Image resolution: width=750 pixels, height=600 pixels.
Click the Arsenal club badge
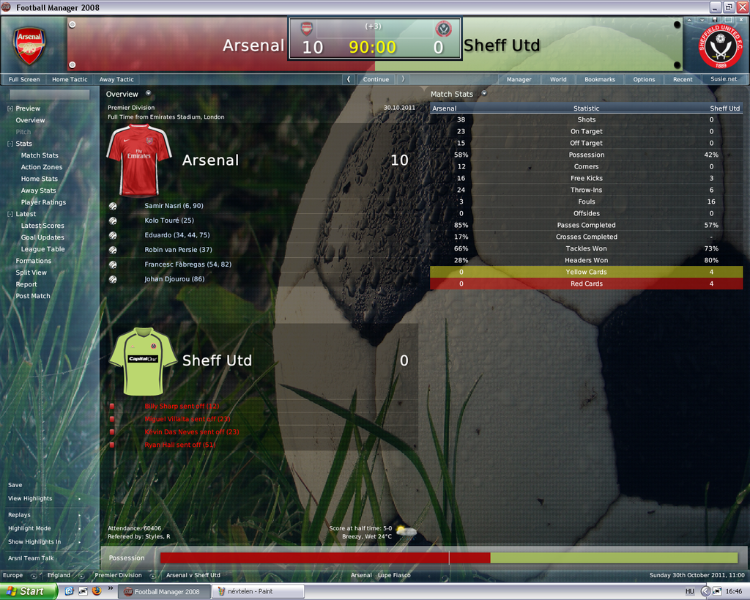[x=28, y=42]
